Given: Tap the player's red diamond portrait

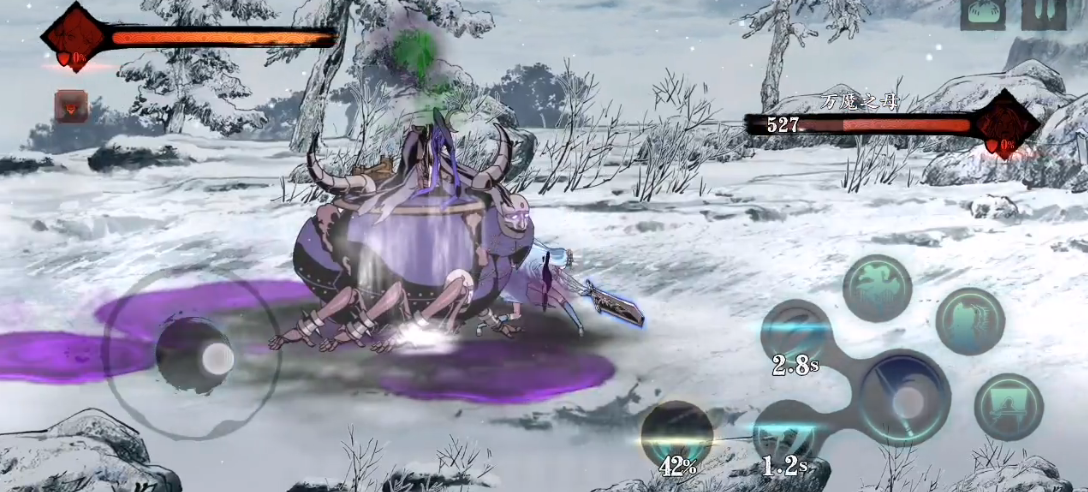Looking at the screenshot, I should [73, 38].
